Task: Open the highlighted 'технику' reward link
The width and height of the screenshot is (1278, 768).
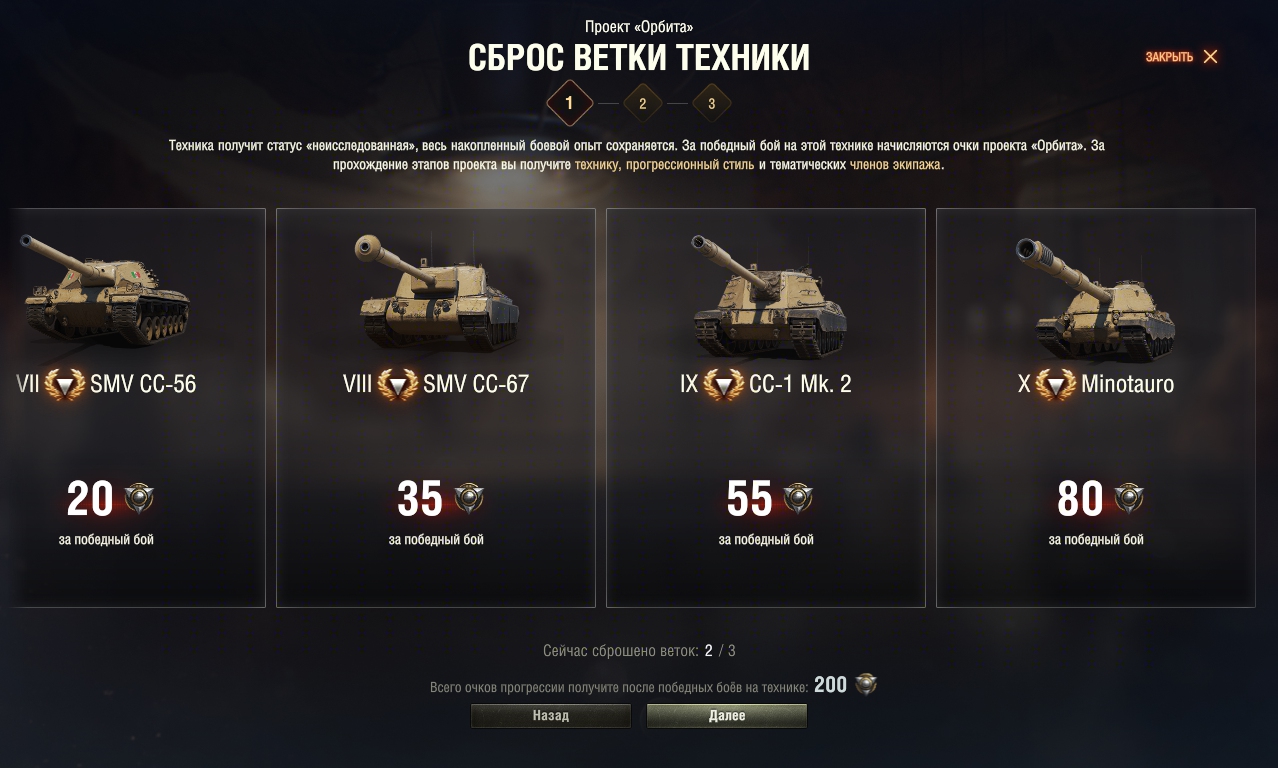Action: pyautogui.click(x=597, y=165)
